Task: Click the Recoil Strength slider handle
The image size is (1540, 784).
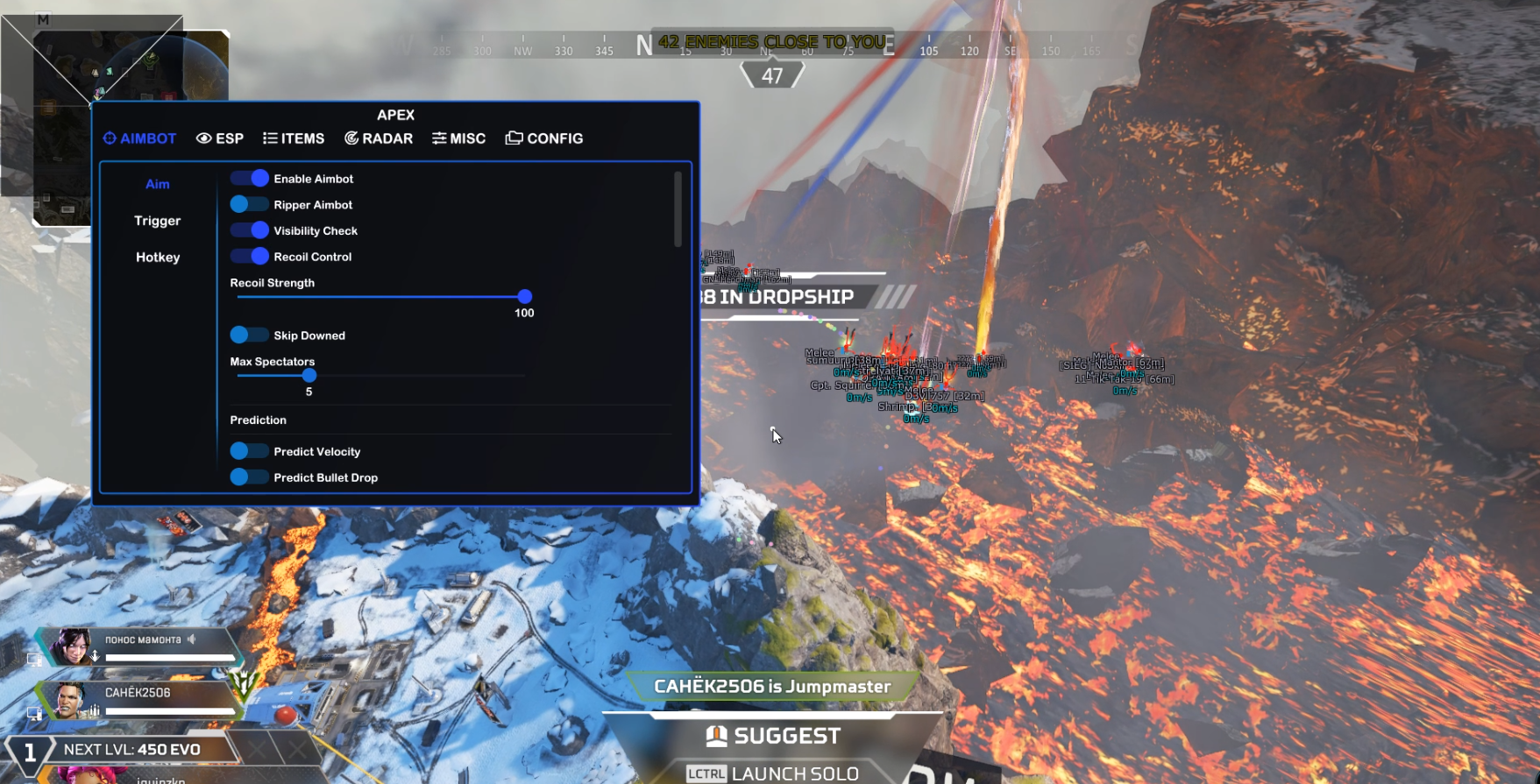Action: click(524, 297)
